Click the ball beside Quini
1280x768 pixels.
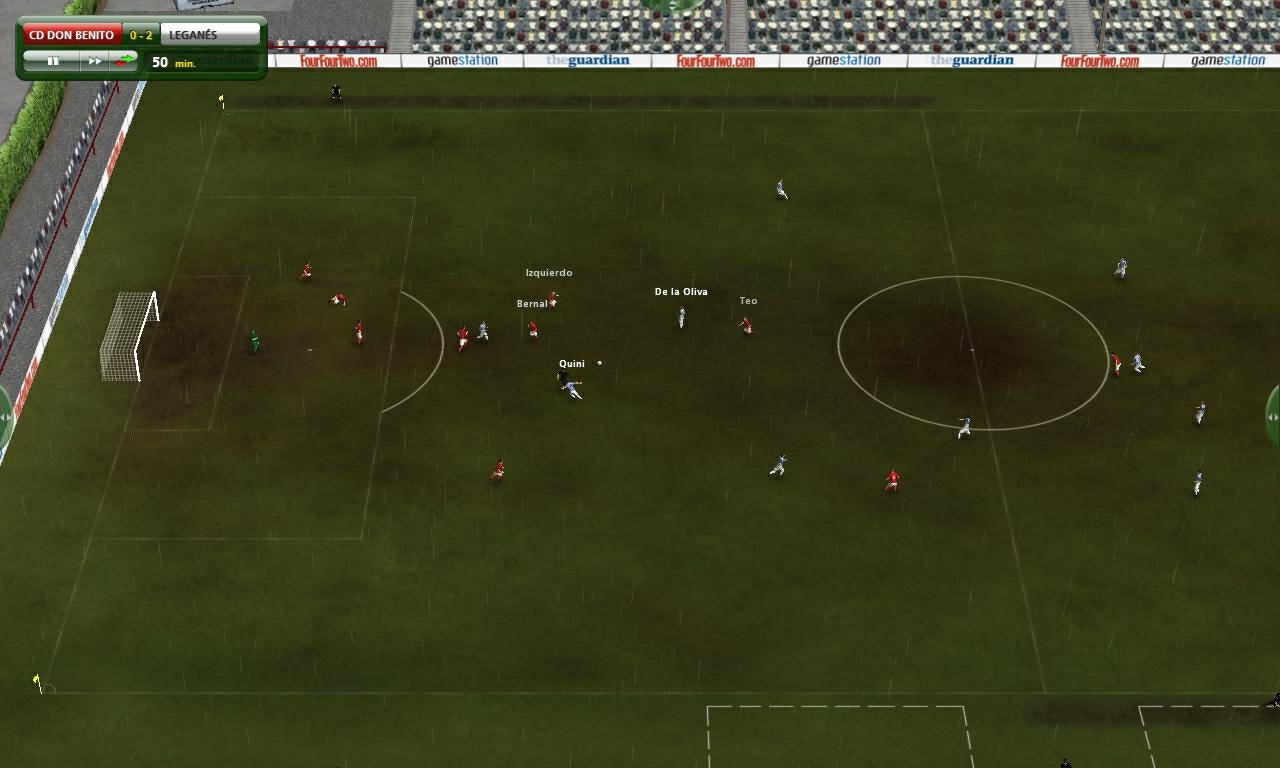pos(598,363)
